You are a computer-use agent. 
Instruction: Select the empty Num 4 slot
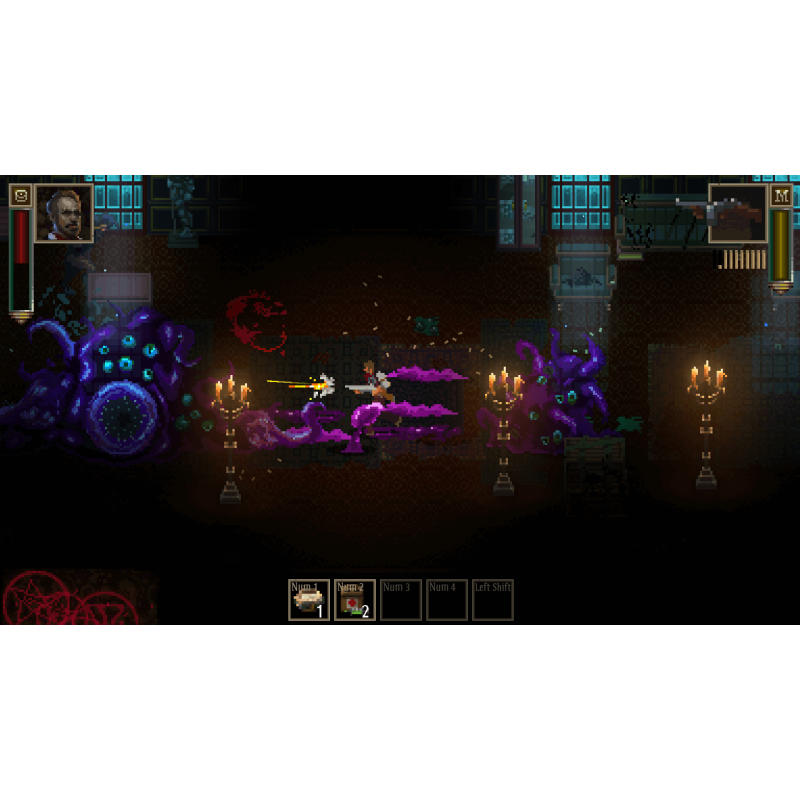click(x=447, y=600)
